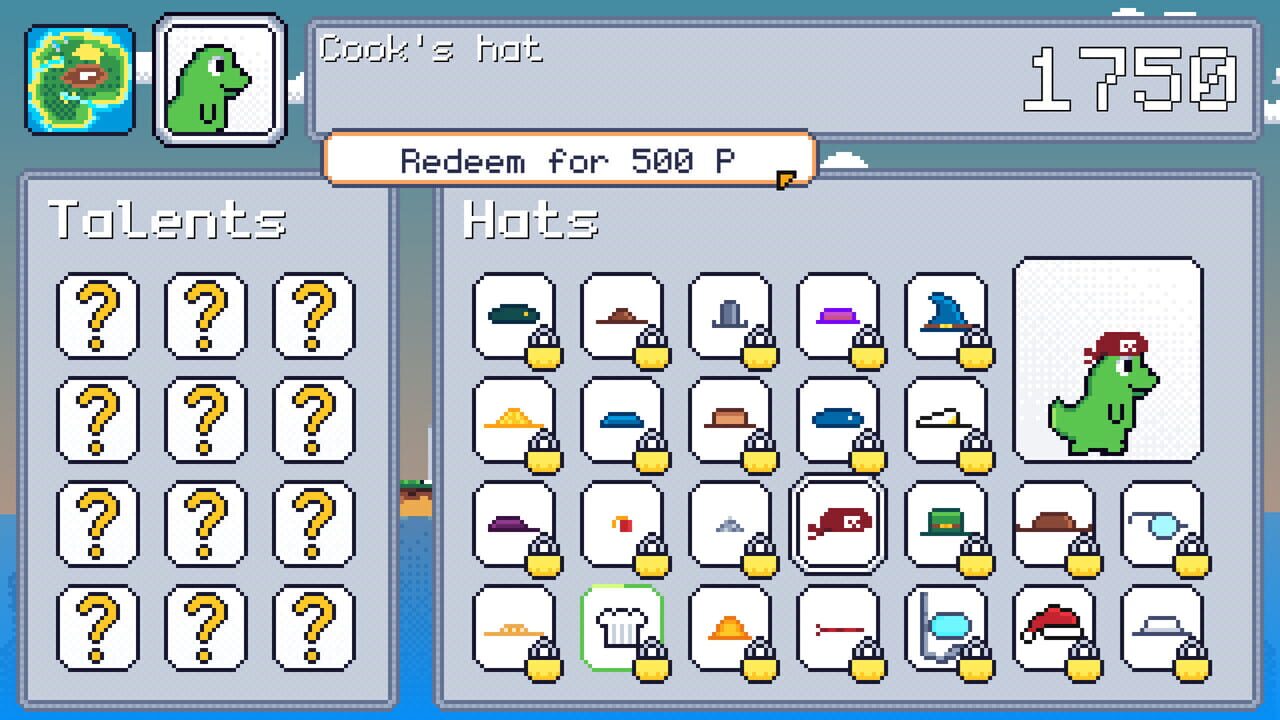This screenshot has width=1280, height=720.
Task: Choose the white cook's hat
Action: pyautogui.click(x=621, y=627)
